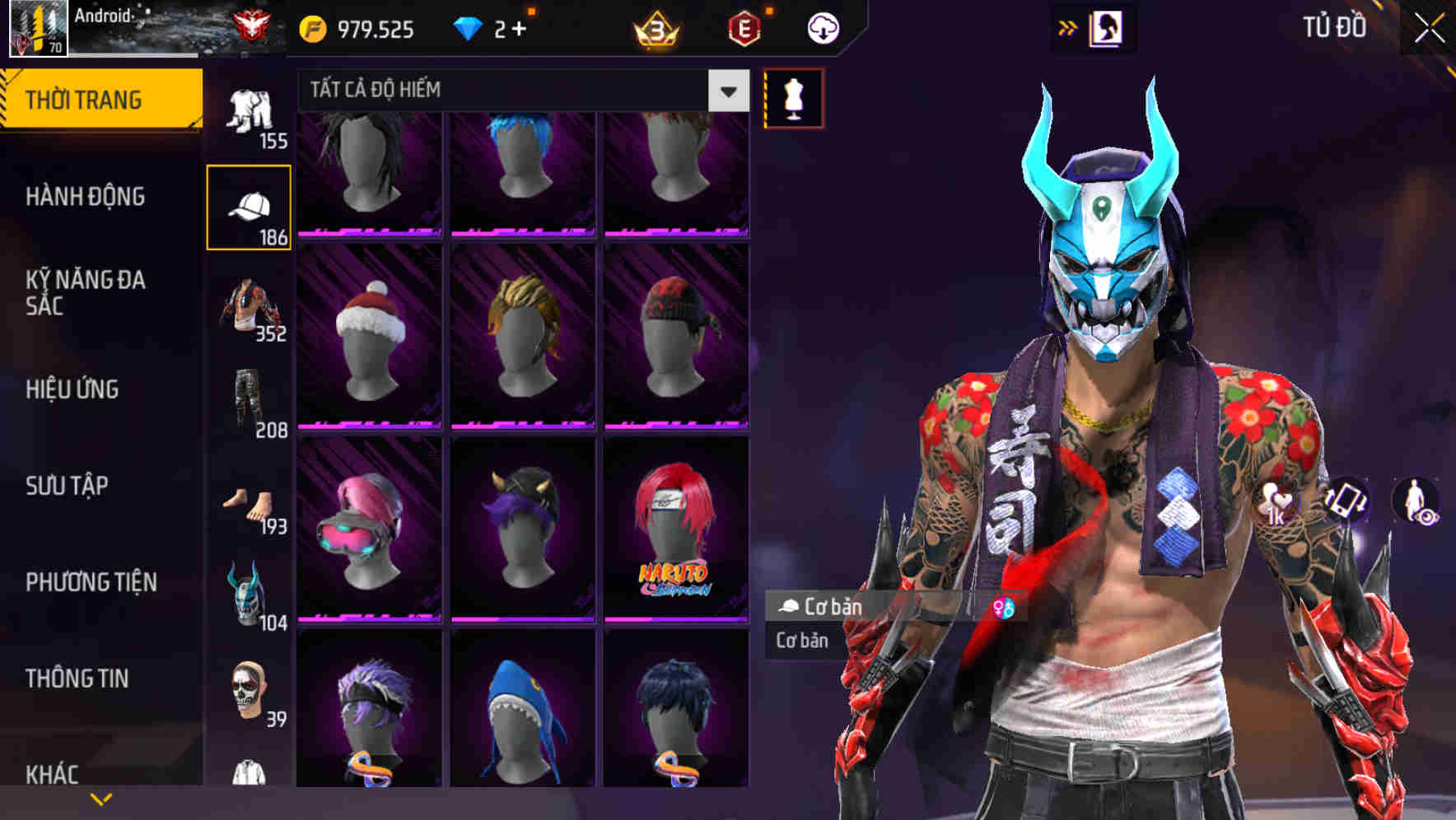Click the cloud download icon in top bar
This screenshot has width=1456, height=820.
[822, 27]
